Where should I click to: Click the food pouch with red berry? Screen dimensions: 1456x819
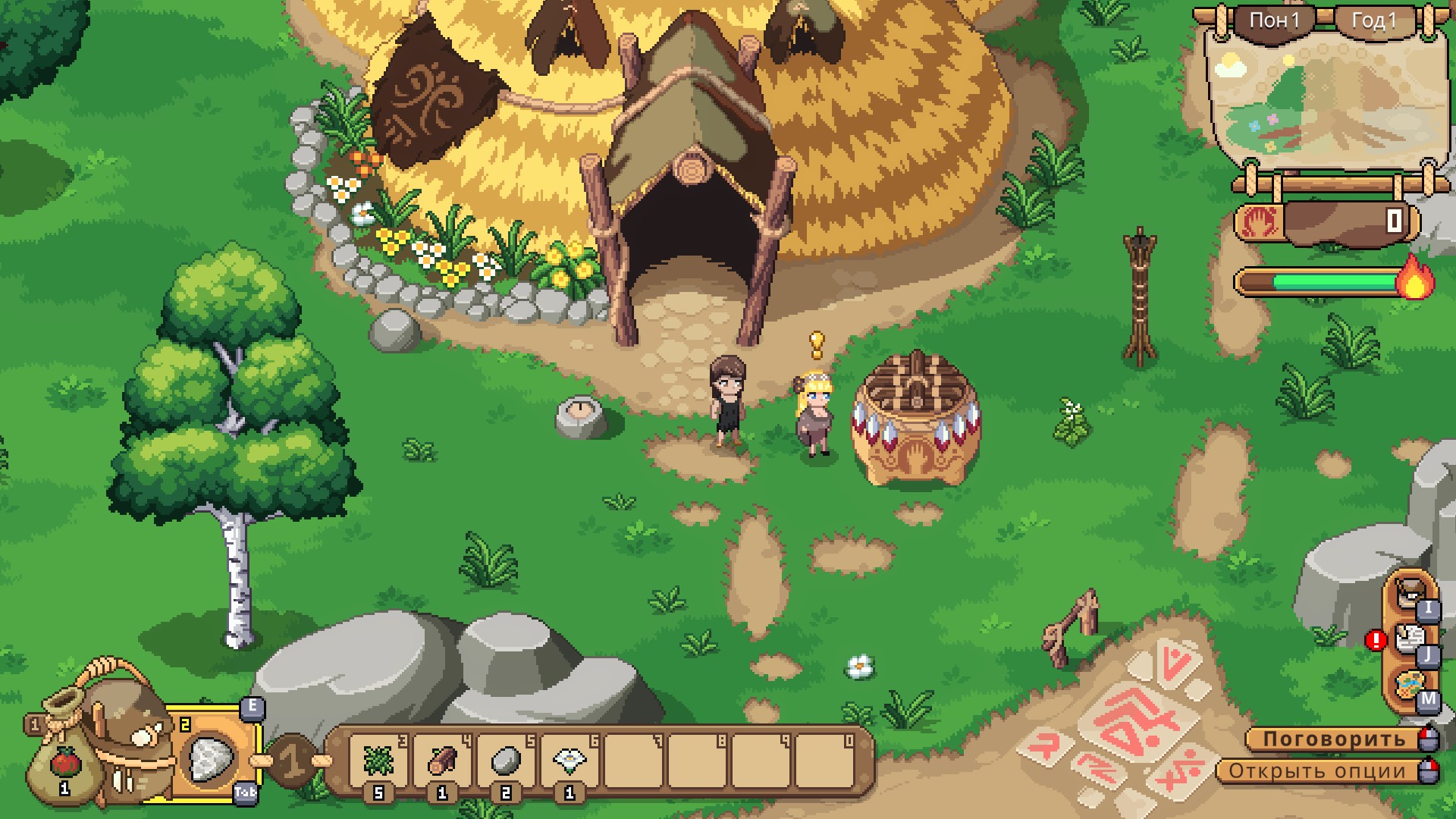point(64,762)
